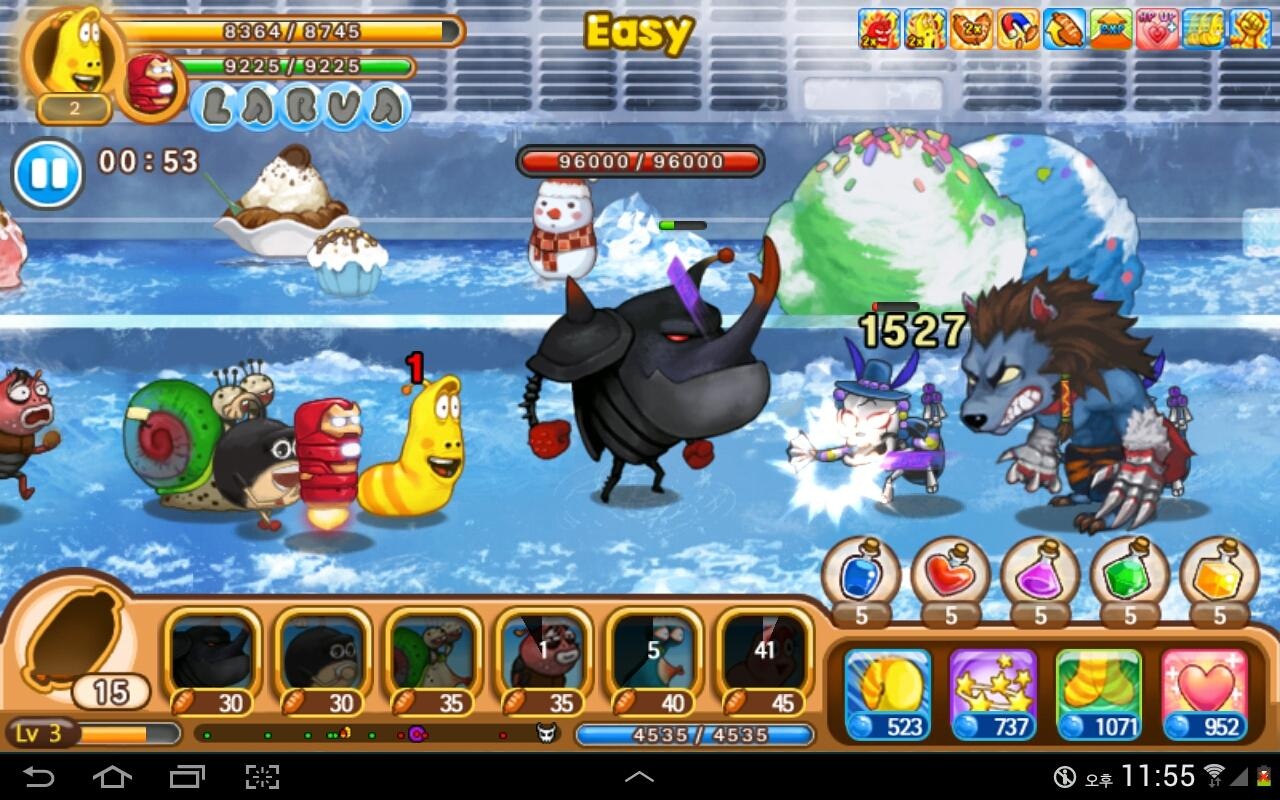Pause the game with the pause button
The height and width of the screenshot is (800, 1280).
[46, 172]
